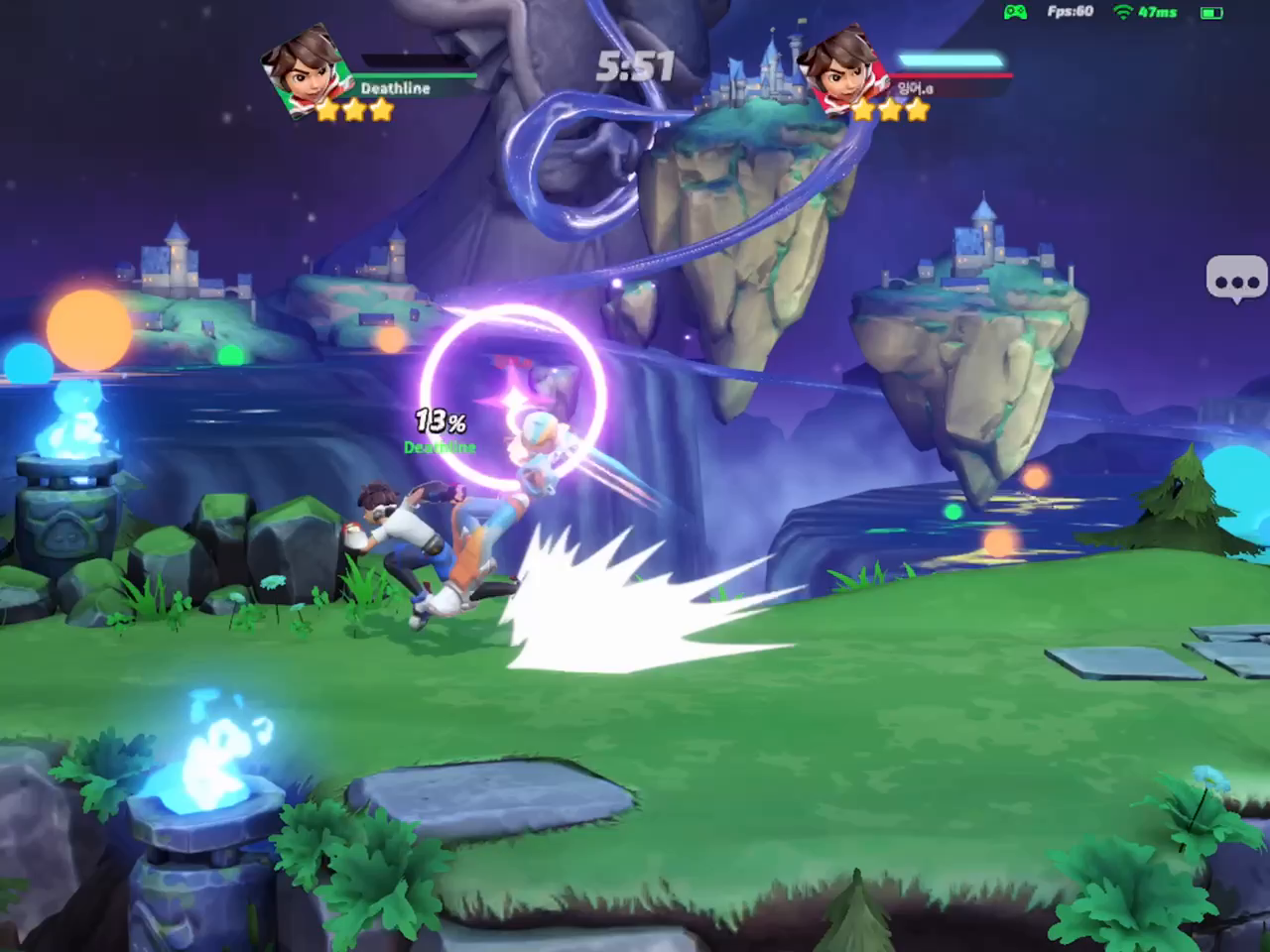This screenshot has width=1270, height=952.
Task: Tap the middle star below Deathline's avatar
Action: click(x=355, y=111)
